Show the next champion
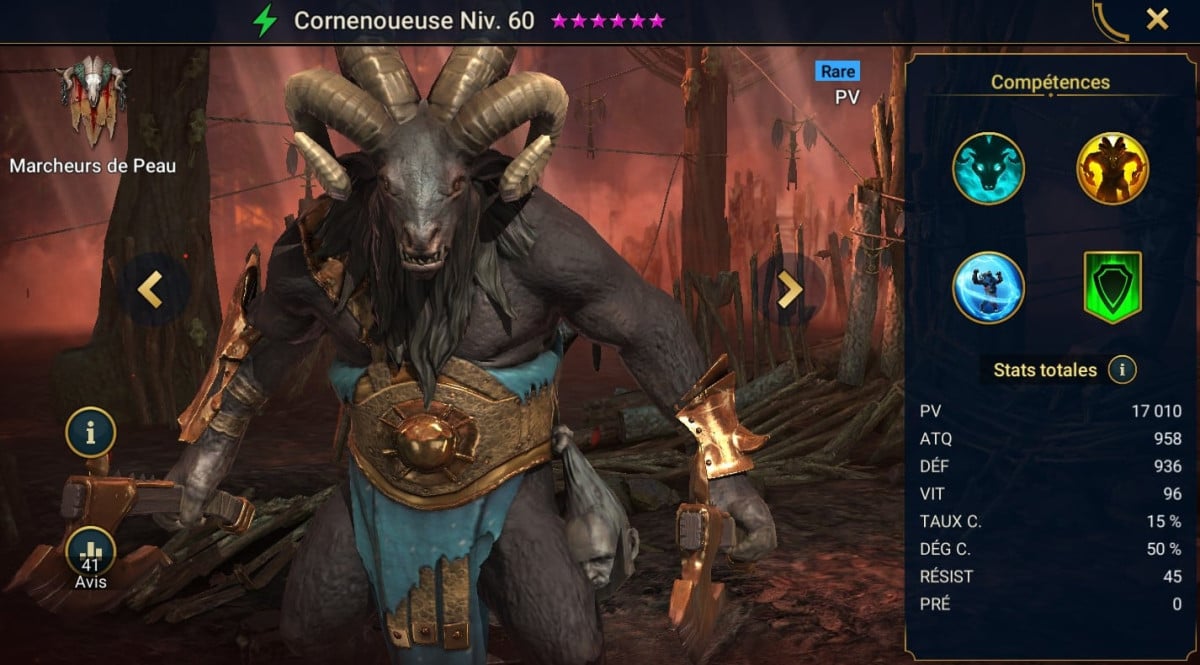1200x665 pixels. click(790, 289)
